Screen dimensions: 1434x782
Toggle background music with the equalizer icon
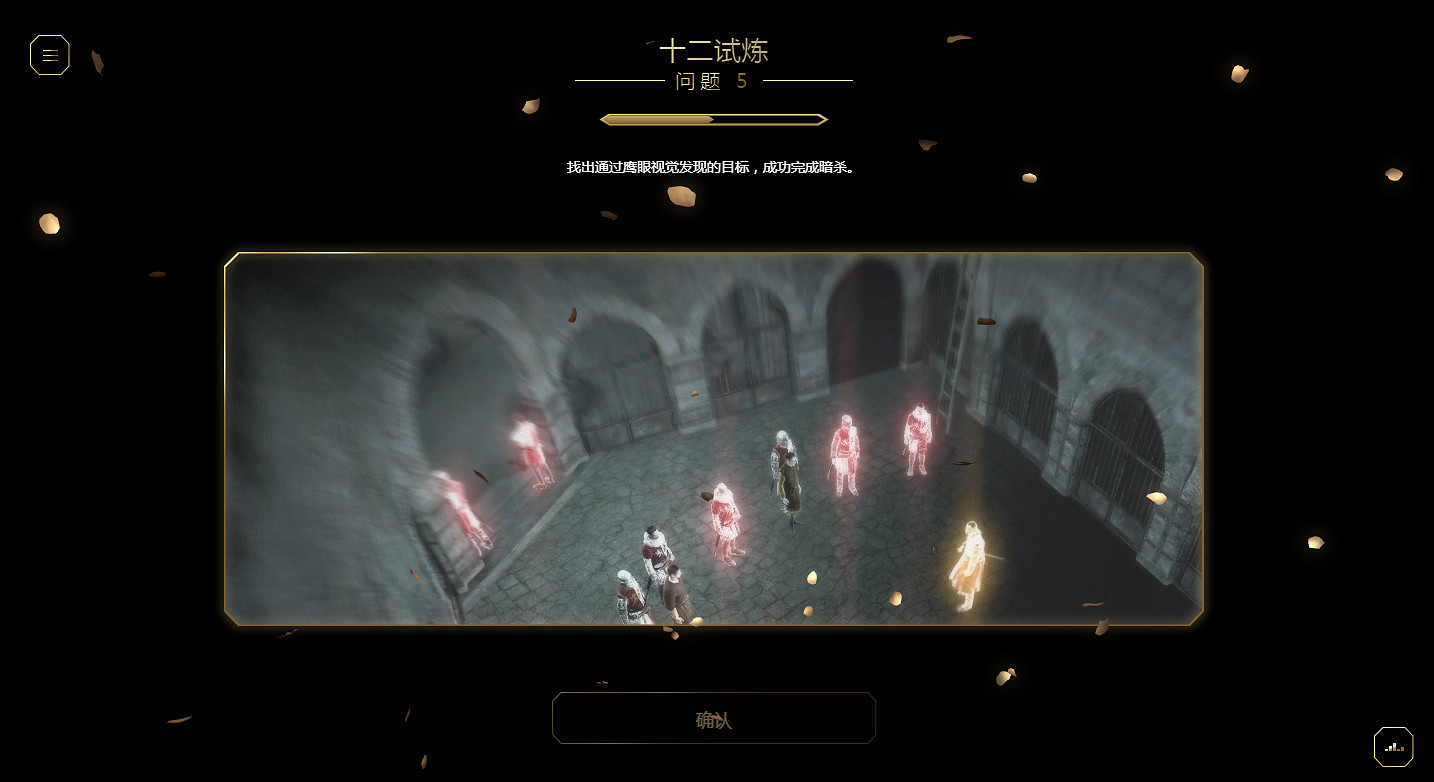[1393, 746]
